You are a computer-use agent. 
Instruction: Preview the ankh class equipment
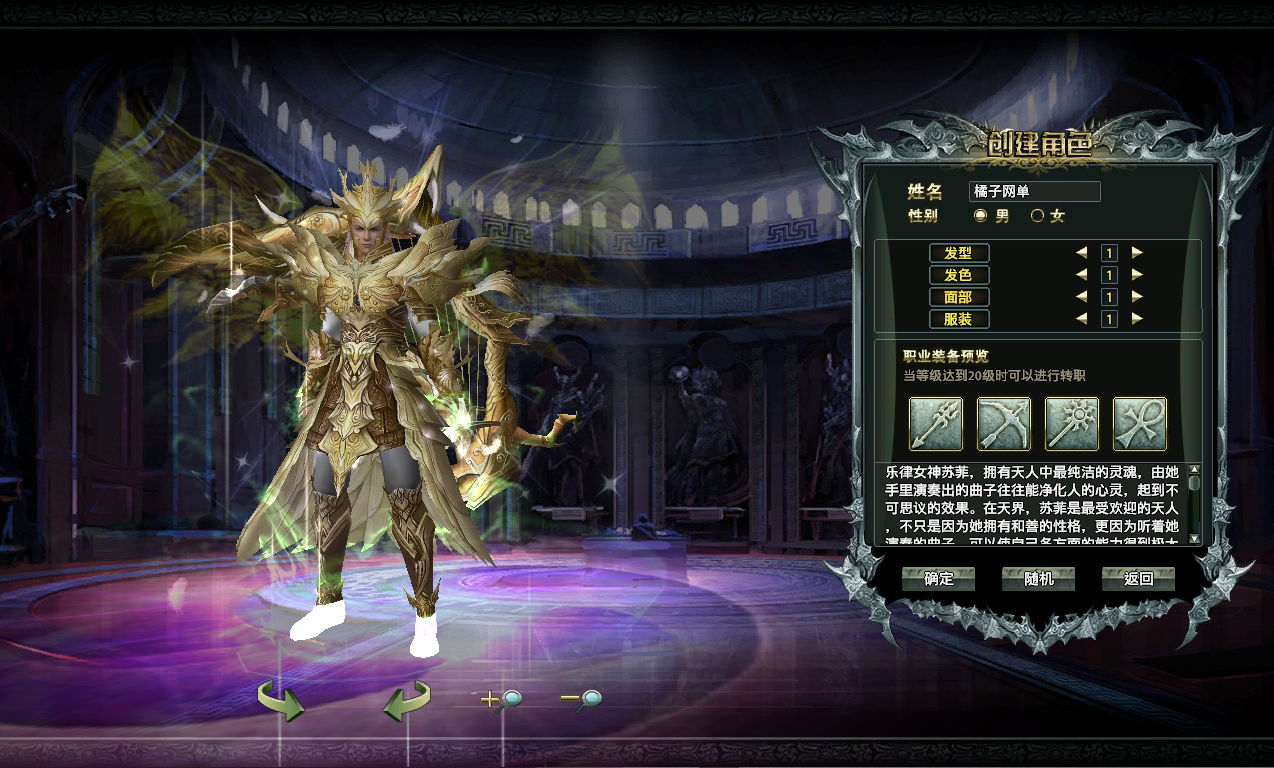pyautogui.click(x=1140, y=424)
